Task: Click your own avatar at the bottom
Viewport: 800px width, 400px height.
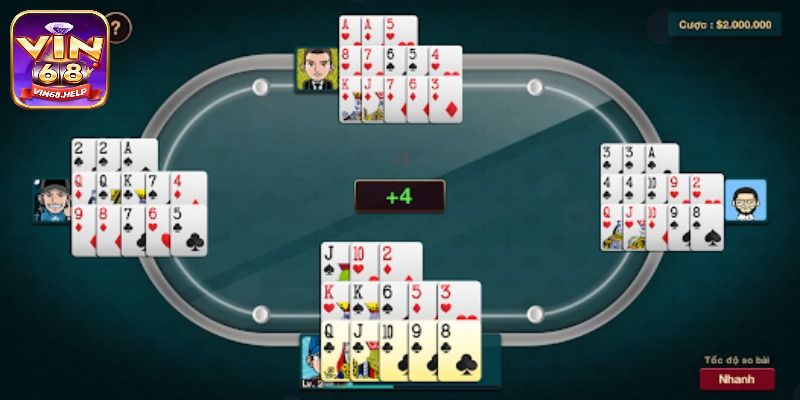Action: tap(312, 360)
